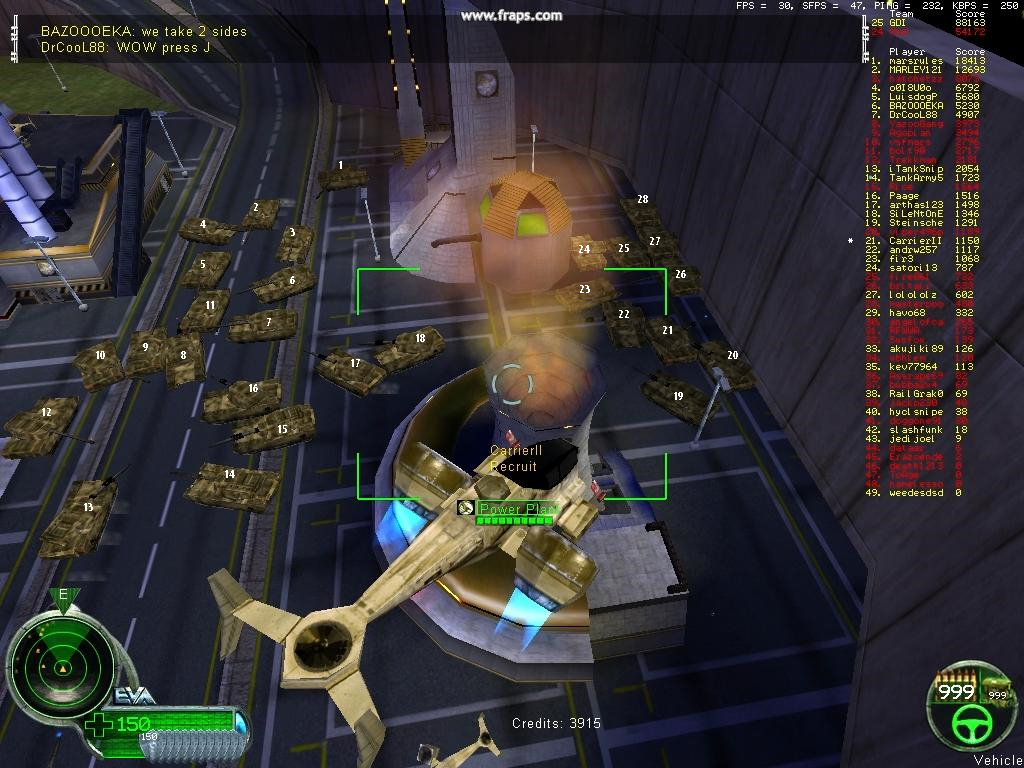
Task: Select player TankArmy5 in the scoreboard
Action: point(915,178)
